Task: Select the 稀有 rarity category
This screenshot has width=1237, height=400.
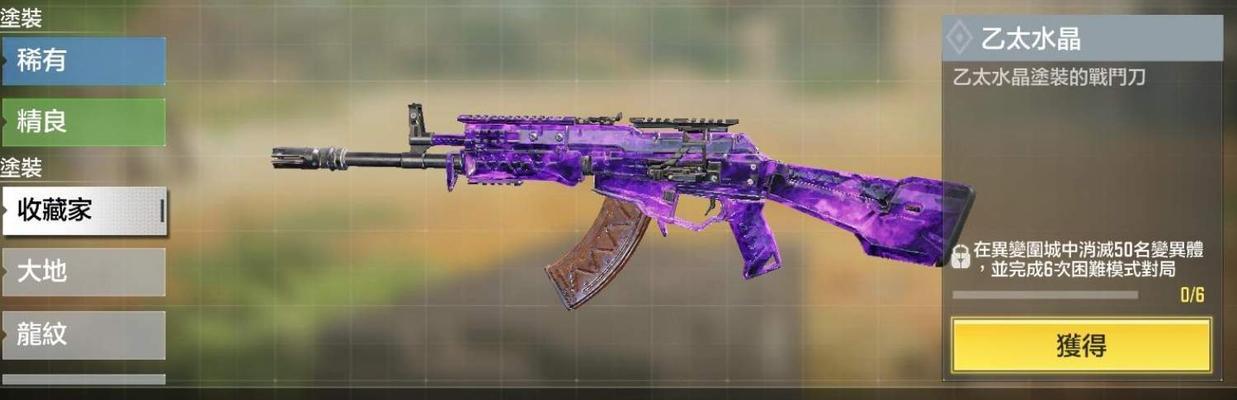Action: click(83, 61)
